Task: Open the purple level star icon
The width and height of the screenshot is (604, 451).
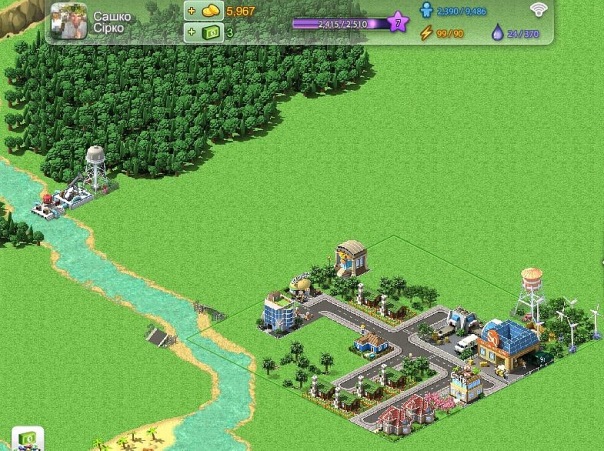Action: [397, 22]
